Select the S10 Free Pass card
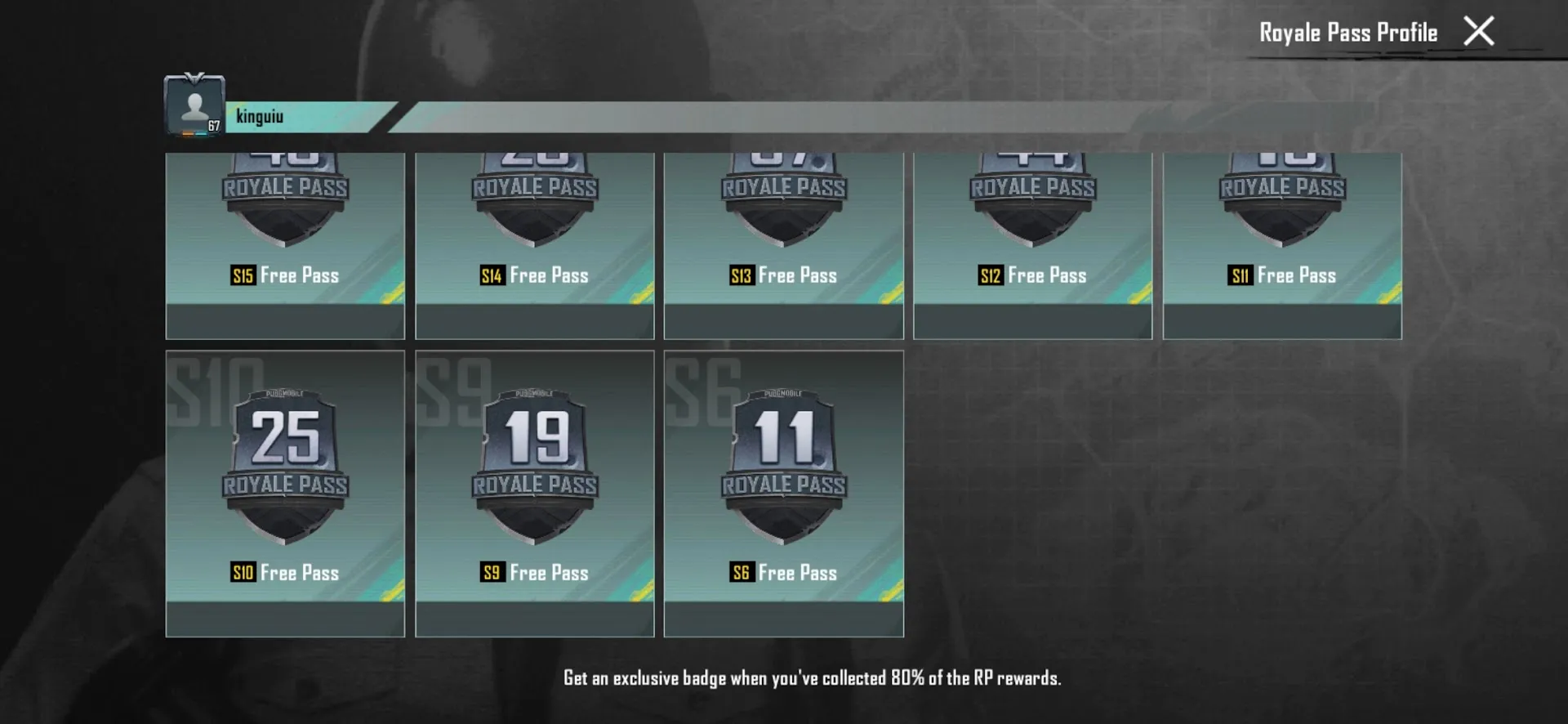Screen dimensions: 1568x724 [285, 493]
